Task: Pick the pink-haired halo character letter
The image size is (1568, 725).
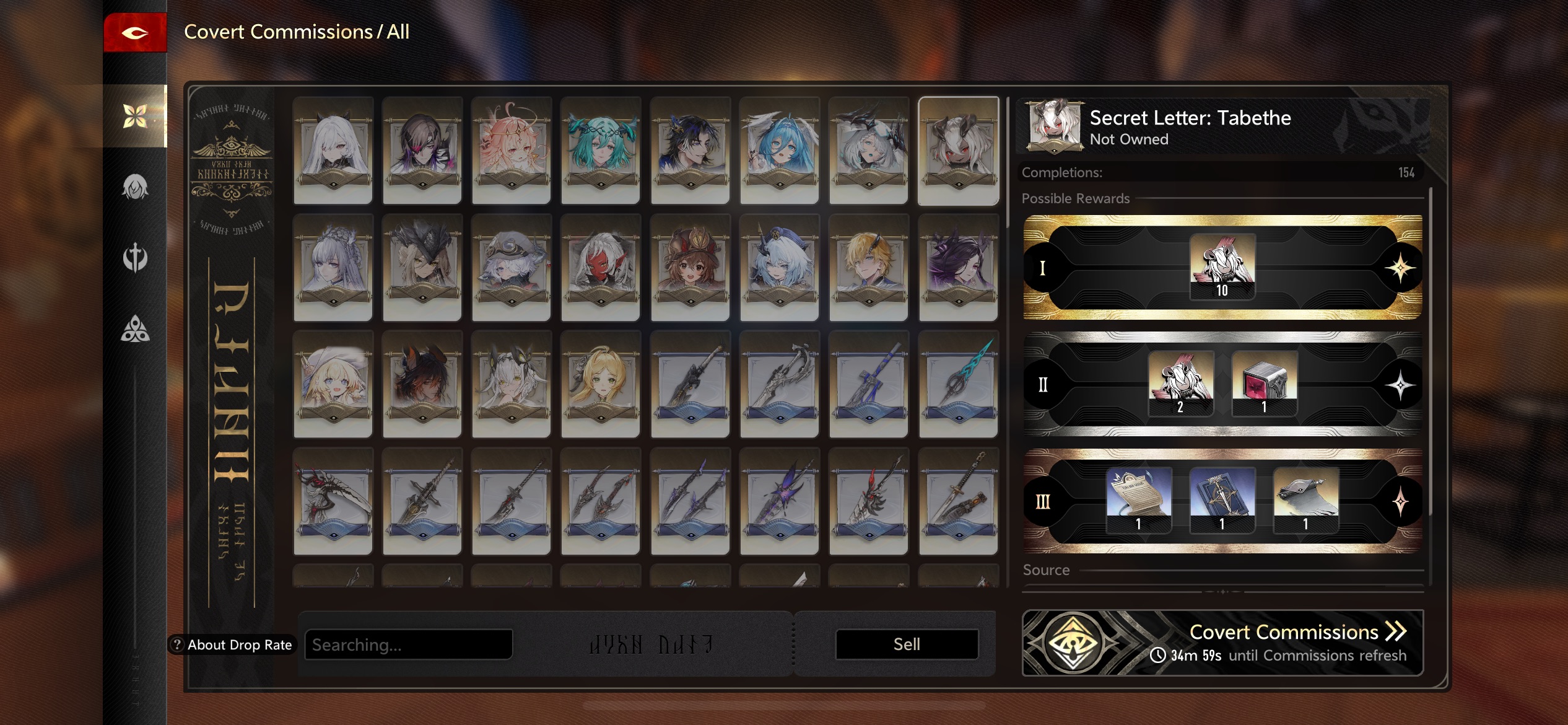Action: [511, 151]
